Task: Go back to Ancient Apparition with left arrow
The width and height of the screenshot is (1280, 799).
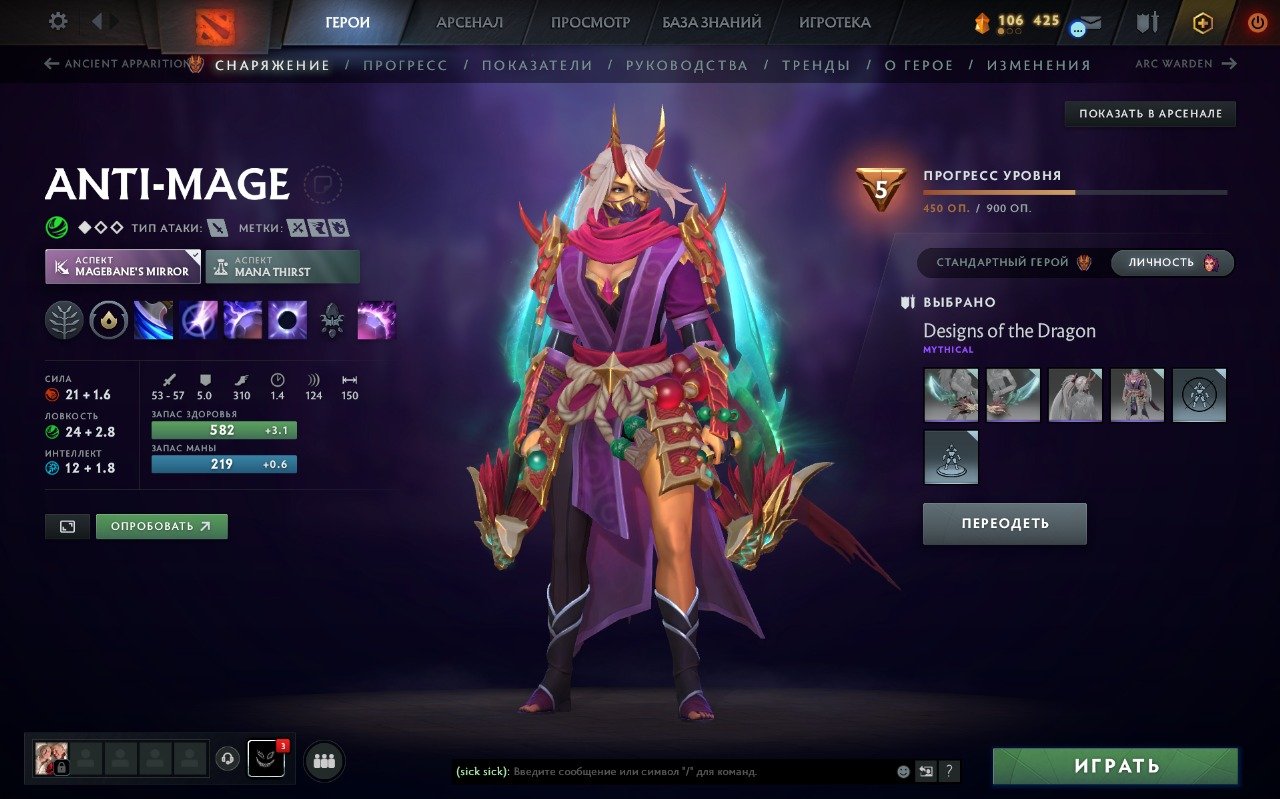Action: tap(52, 63)
